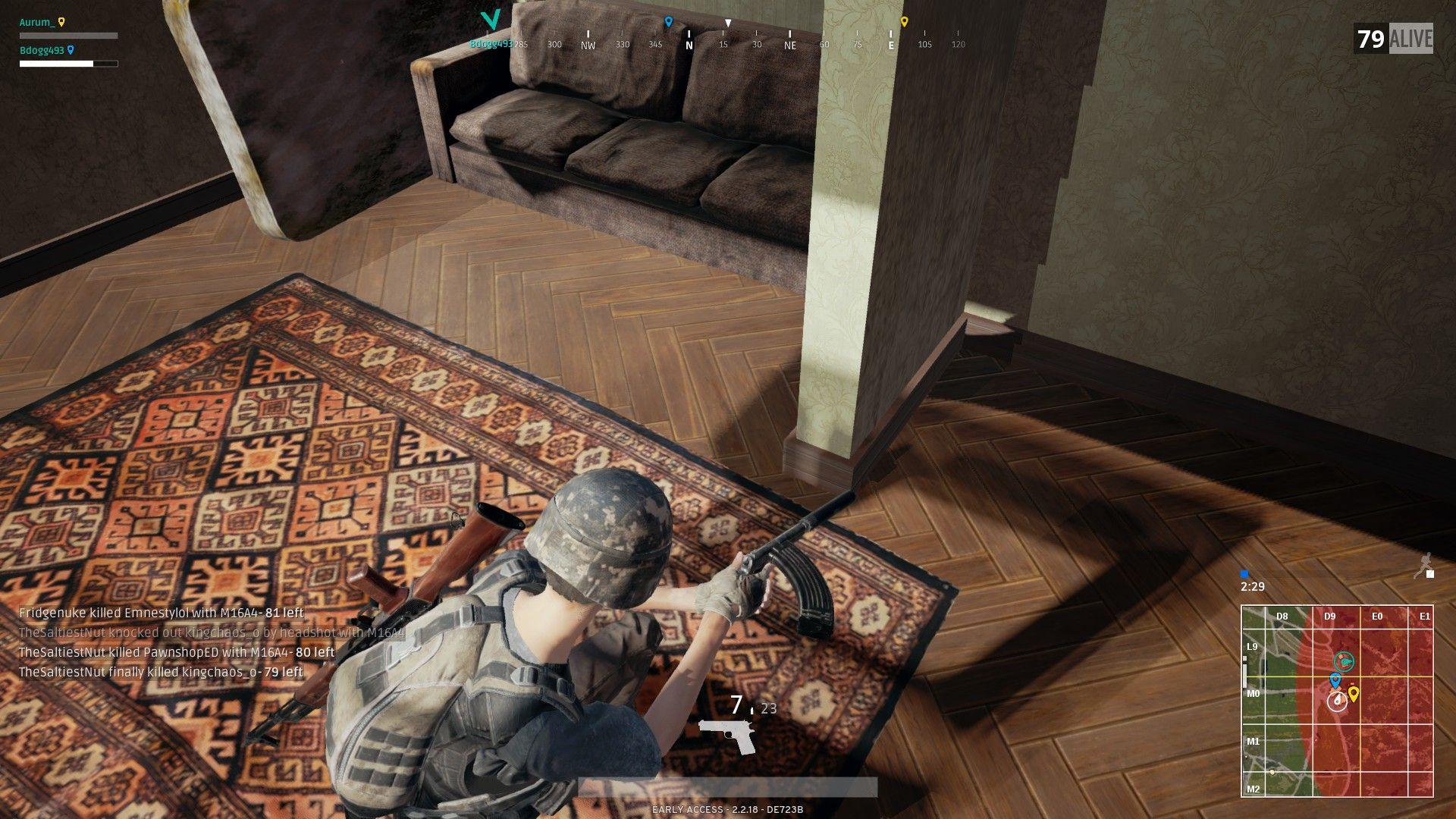This screenshot has height=819, width=1456.
Task: Click the yellow ping indicator on the compass bar
Action: click(x=904, y=21)
